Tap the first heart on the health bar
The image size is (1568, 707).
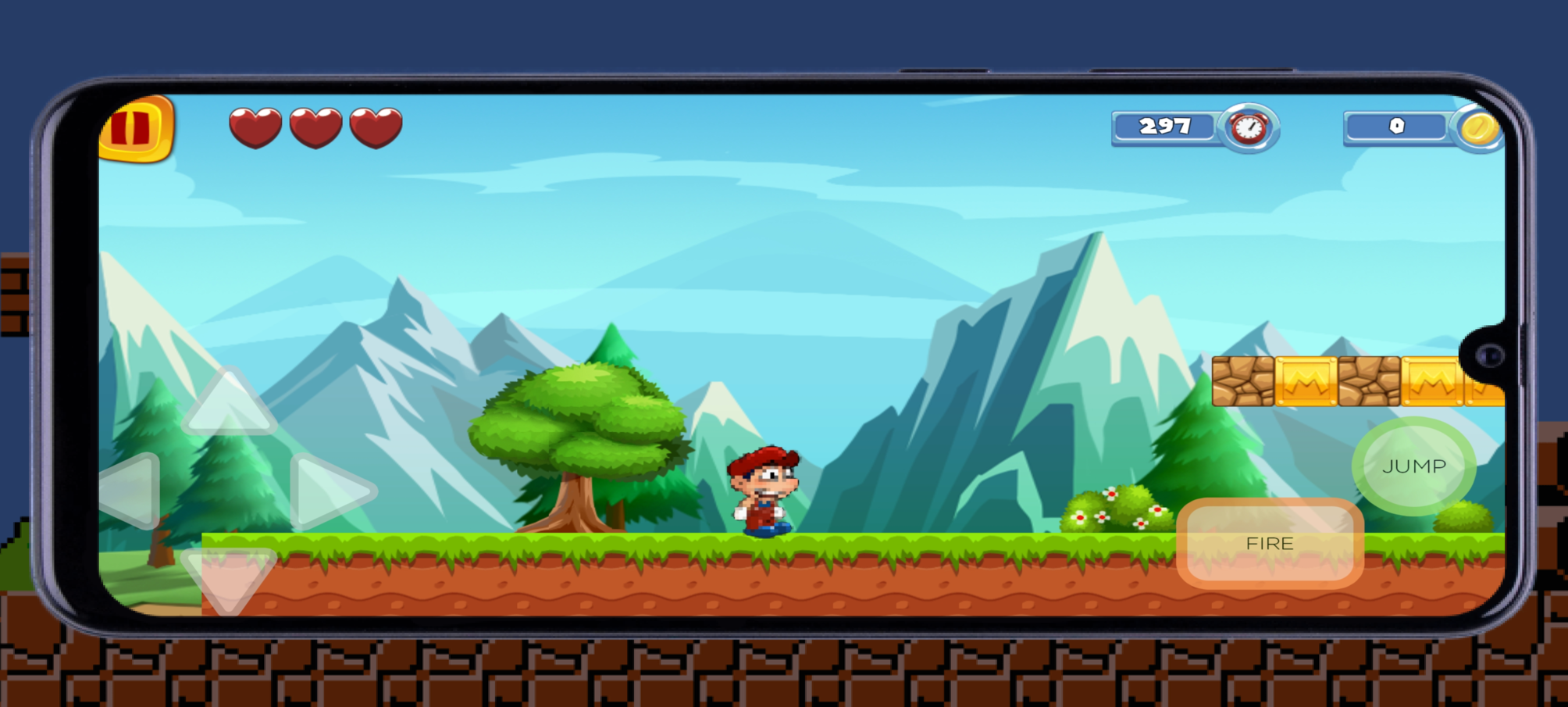pos(255,127)
